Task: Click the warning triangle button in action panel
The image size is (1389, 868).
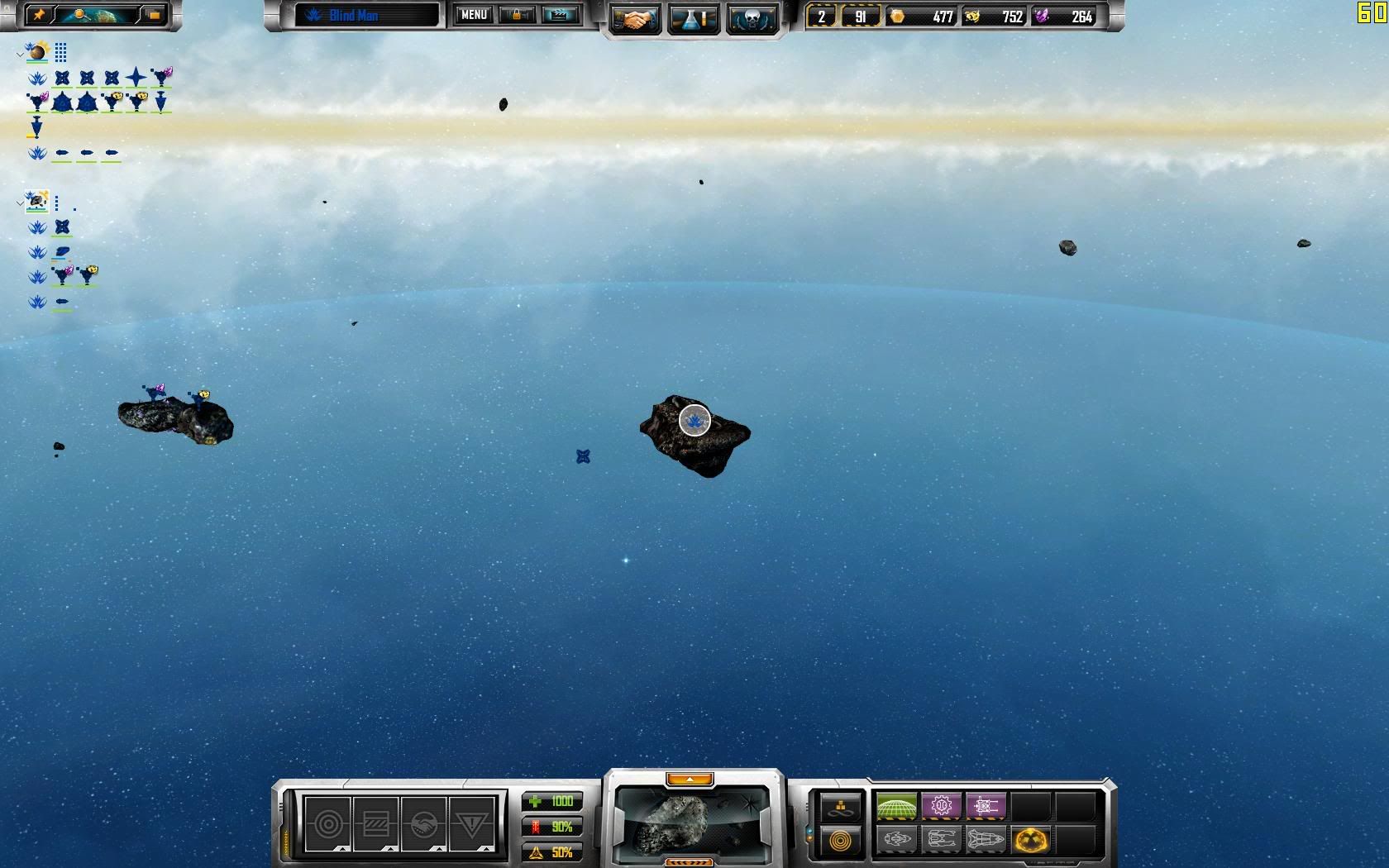Action: point(471,823)
